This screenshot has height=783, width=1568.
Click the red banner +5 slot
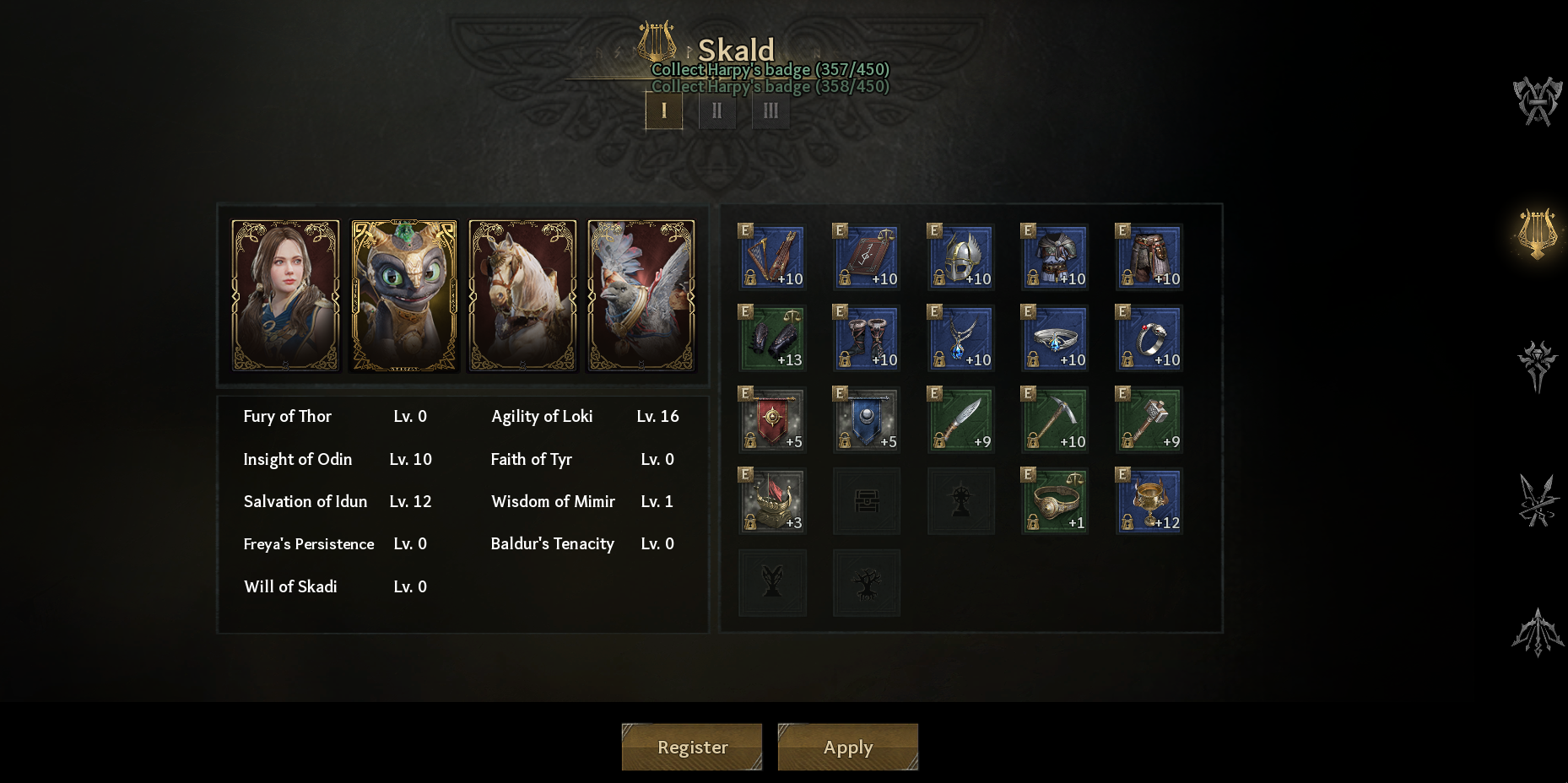click(x=772, y=420)
